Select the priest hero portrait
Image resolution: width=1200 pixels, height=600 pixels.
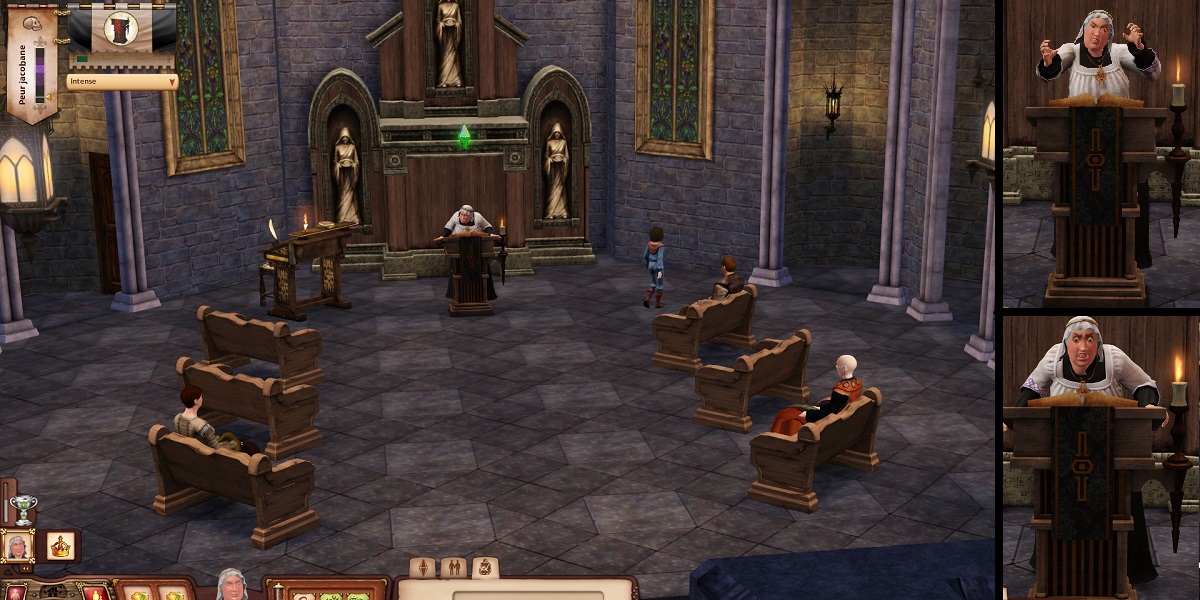coord(17,546)
